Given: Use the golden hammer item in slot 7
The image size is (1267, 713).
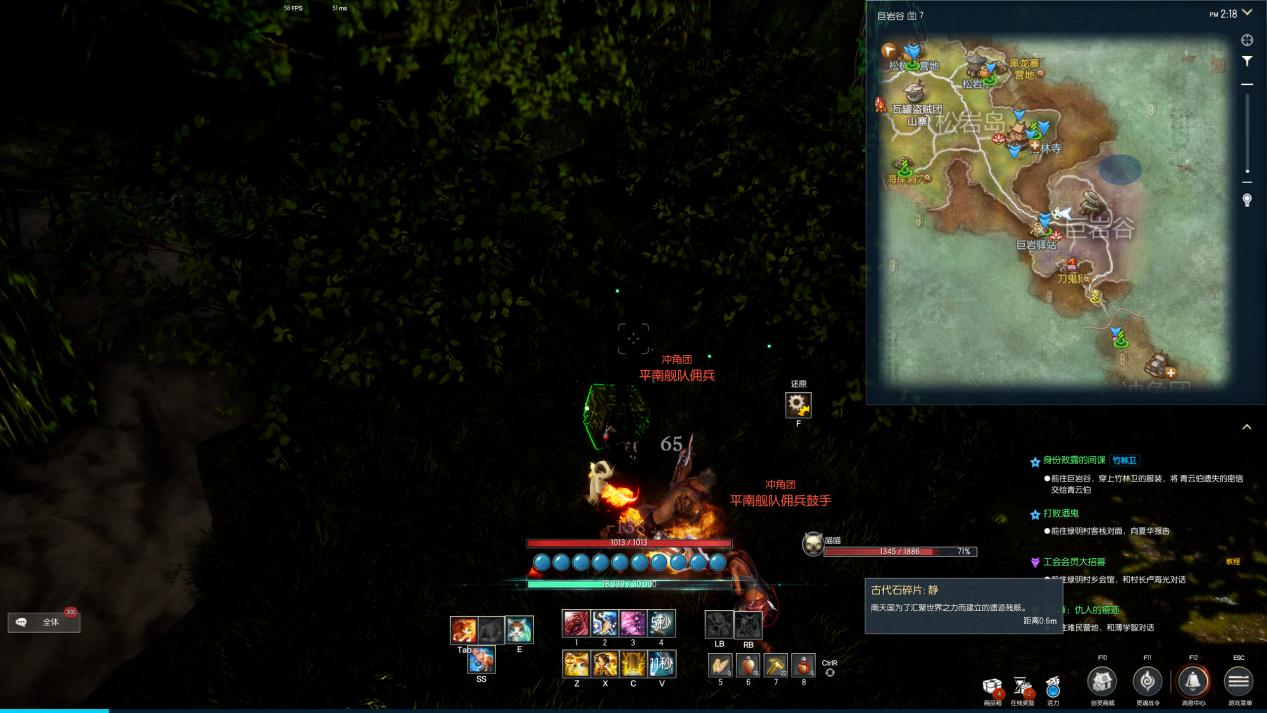Looking at the screenshot, I should click(775, 665).
